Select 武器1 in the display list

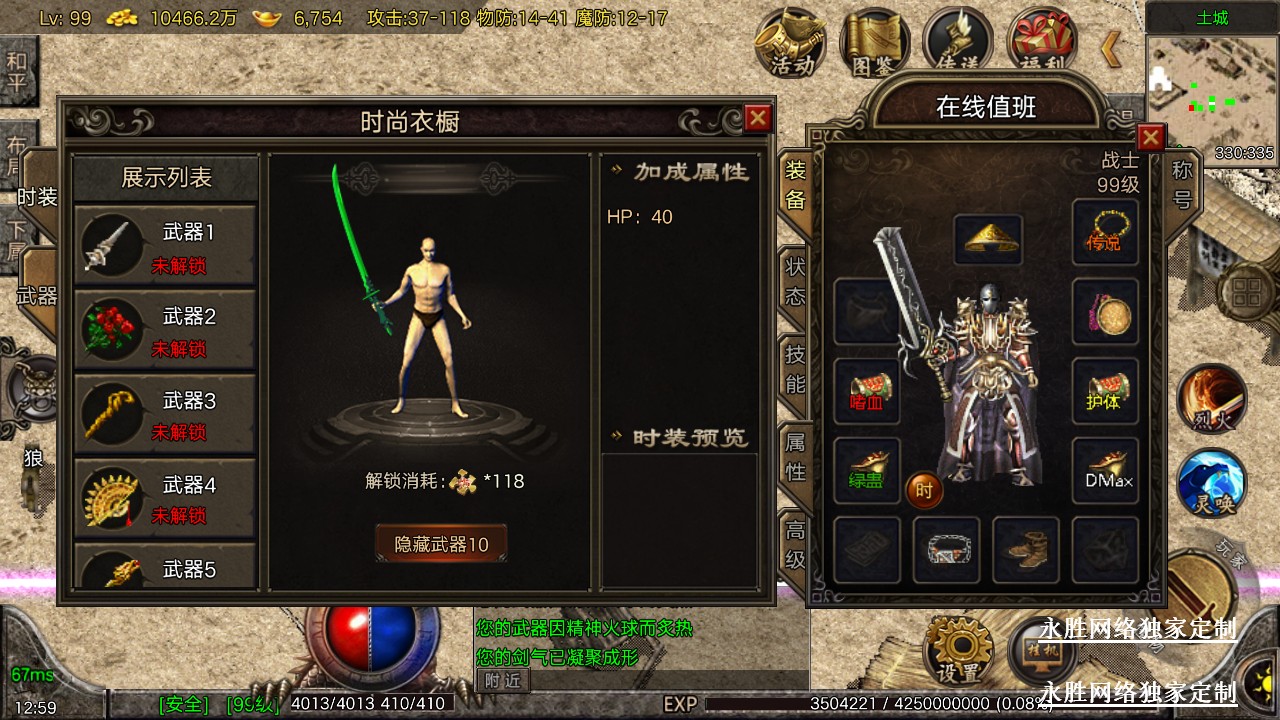pyautogui.click(x=165, y=246)
